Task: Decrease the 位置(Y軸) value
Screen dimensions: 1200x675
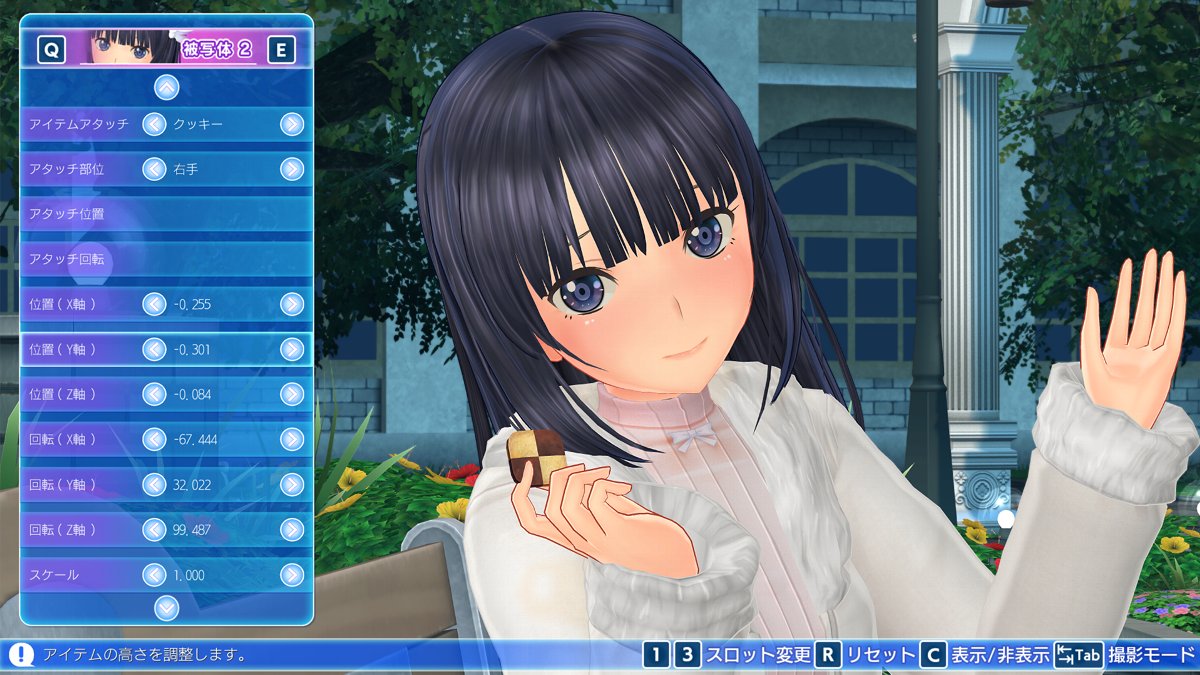Action: [x=154, y=349]
